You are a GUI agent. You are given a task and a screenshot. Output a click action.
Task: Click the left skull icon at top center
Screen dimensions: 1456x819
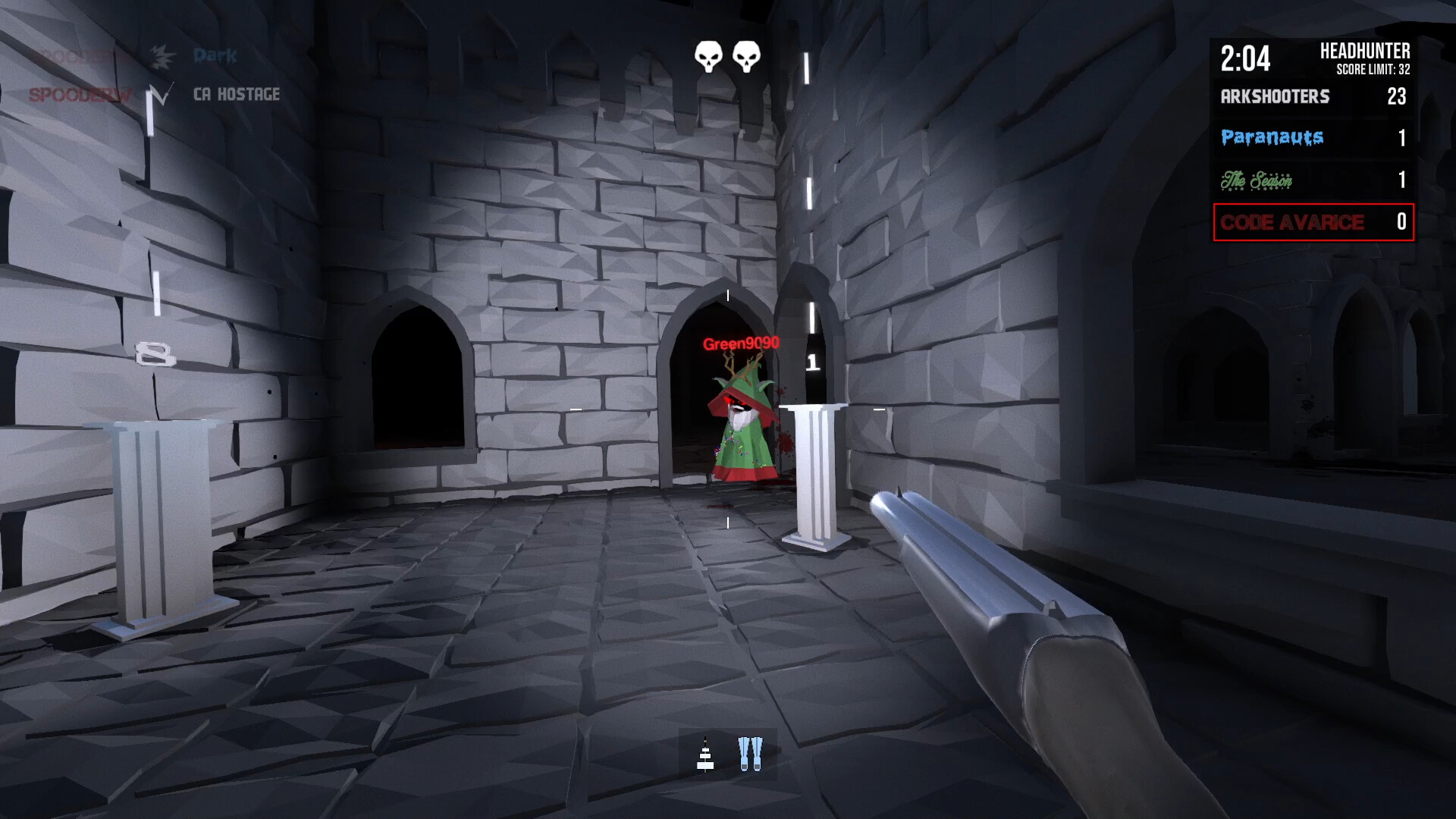tap(707, 55)
